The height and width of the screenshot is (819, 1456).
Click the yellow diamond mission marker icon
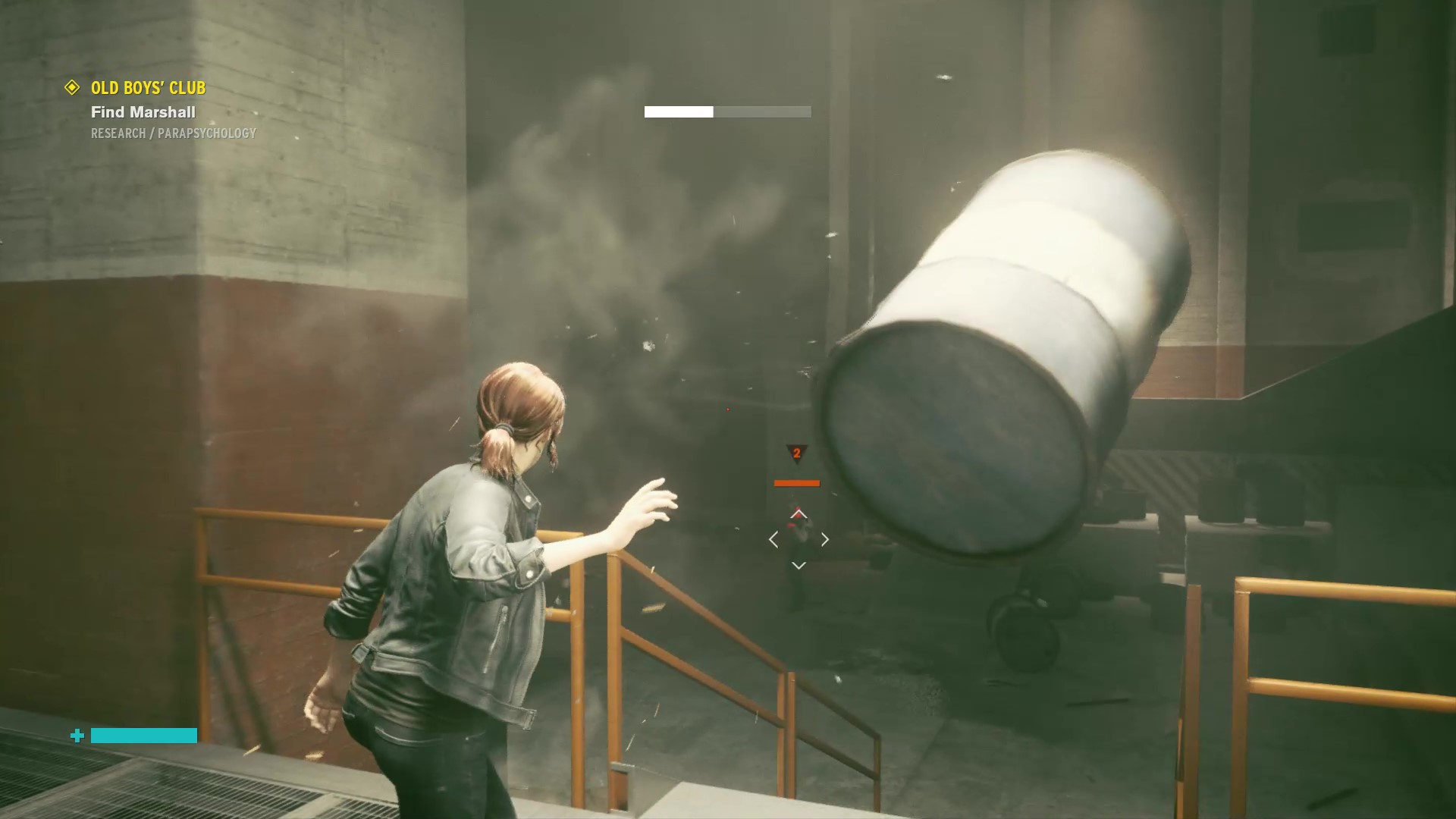[x=72, y=88]
